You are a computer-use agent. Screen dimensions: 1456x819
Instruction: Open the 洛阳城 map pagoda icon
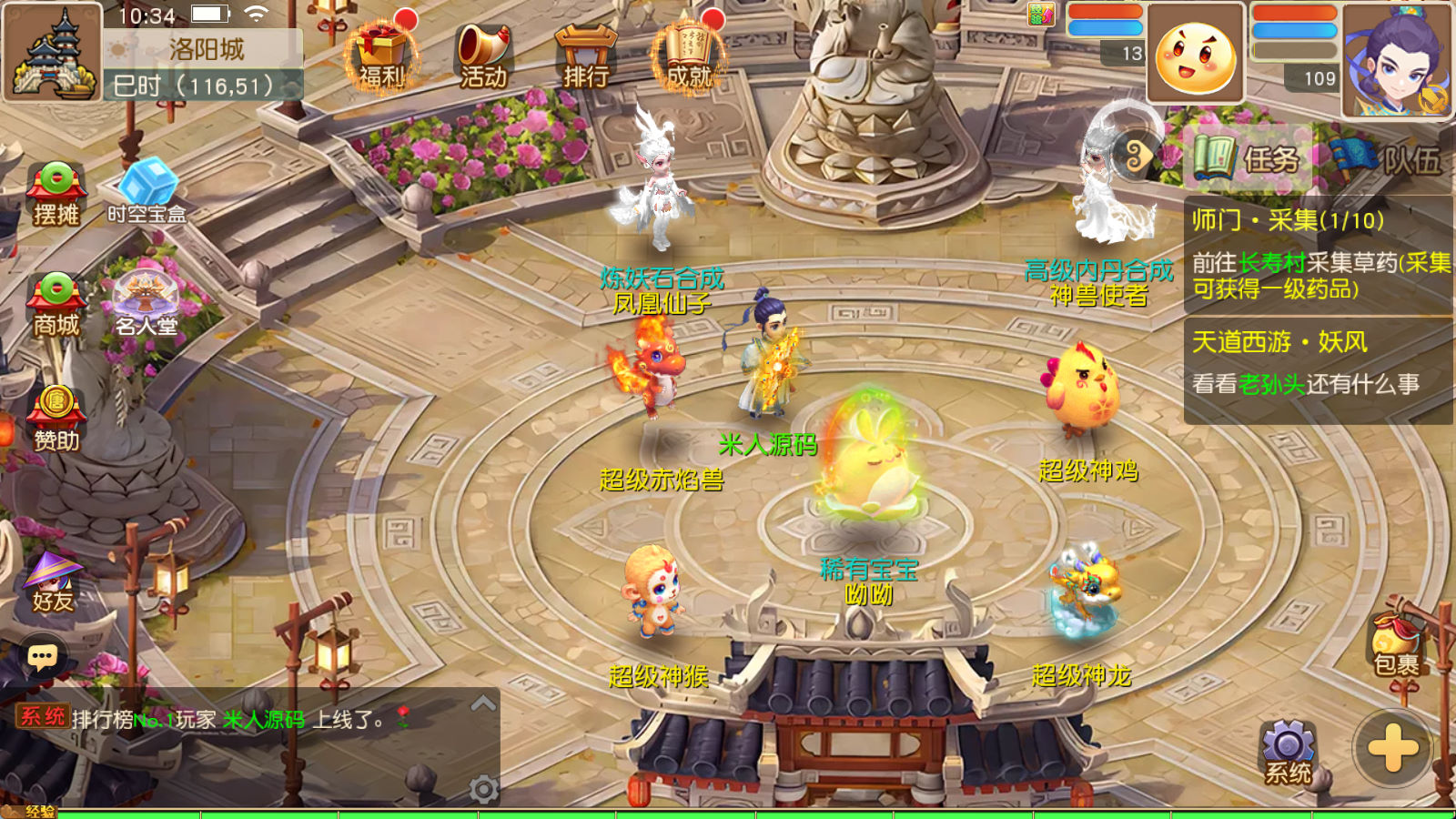52,52
